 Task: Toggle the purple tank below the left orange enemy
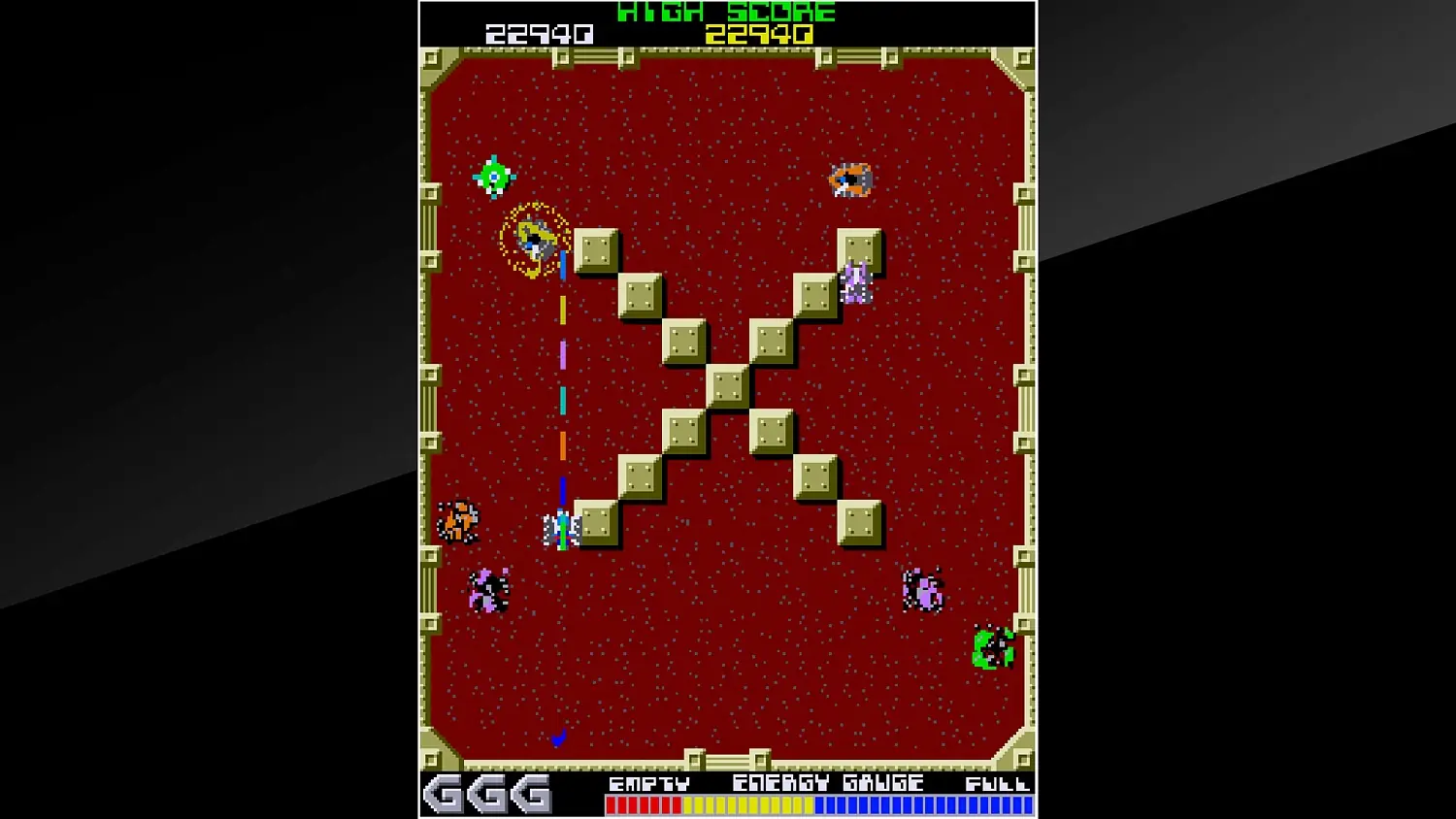coord(489,589)
